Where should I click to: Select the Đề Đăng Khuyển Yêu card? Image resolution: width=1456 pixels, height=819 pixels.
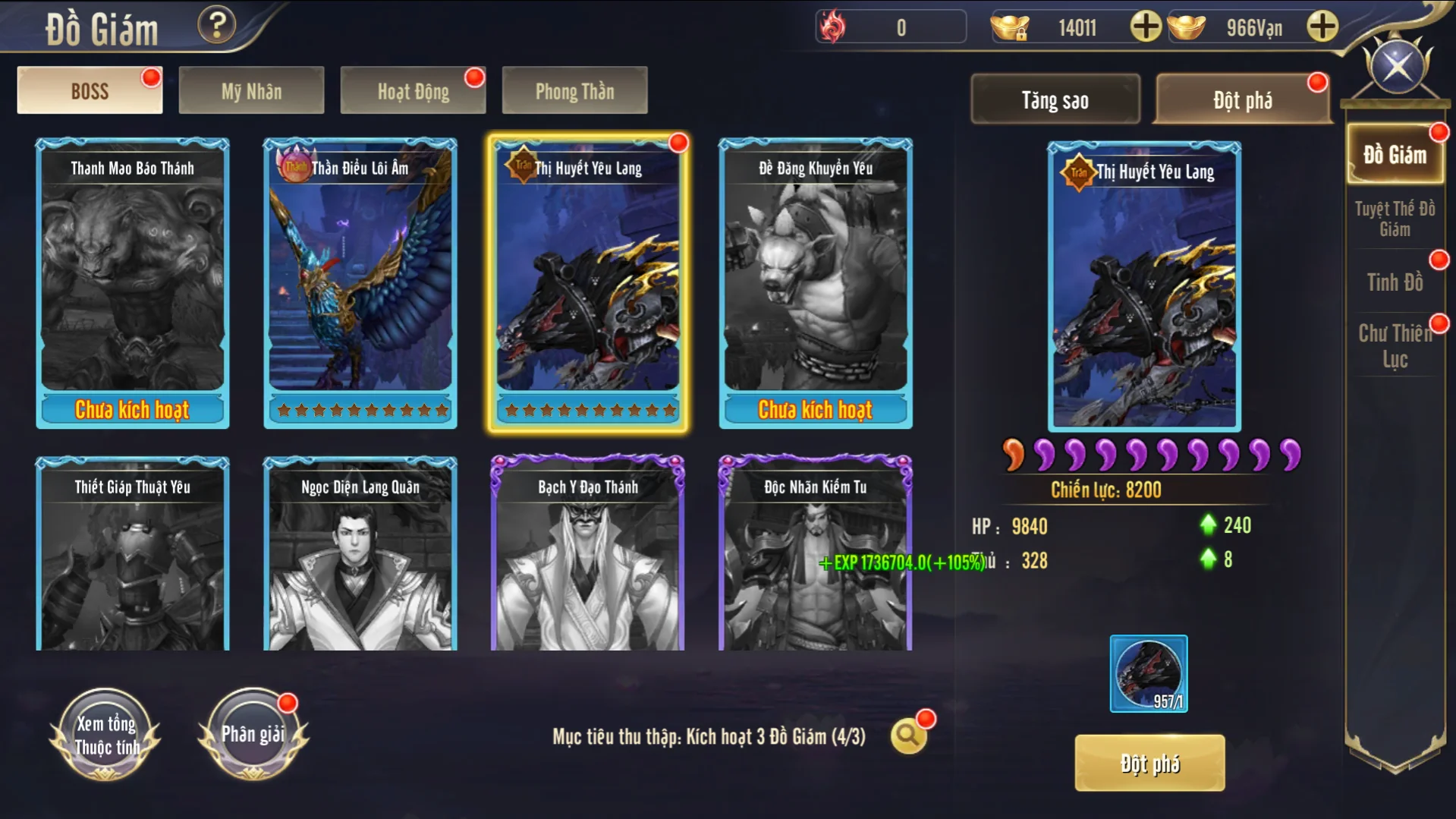(x=816, y=282)
